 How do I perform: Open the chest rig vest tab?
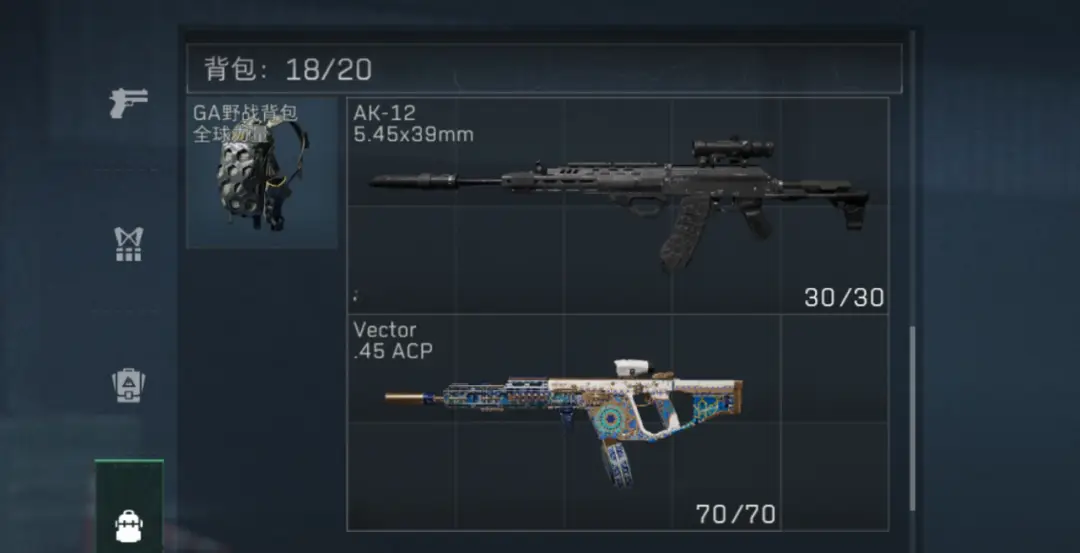click(129, 244)
